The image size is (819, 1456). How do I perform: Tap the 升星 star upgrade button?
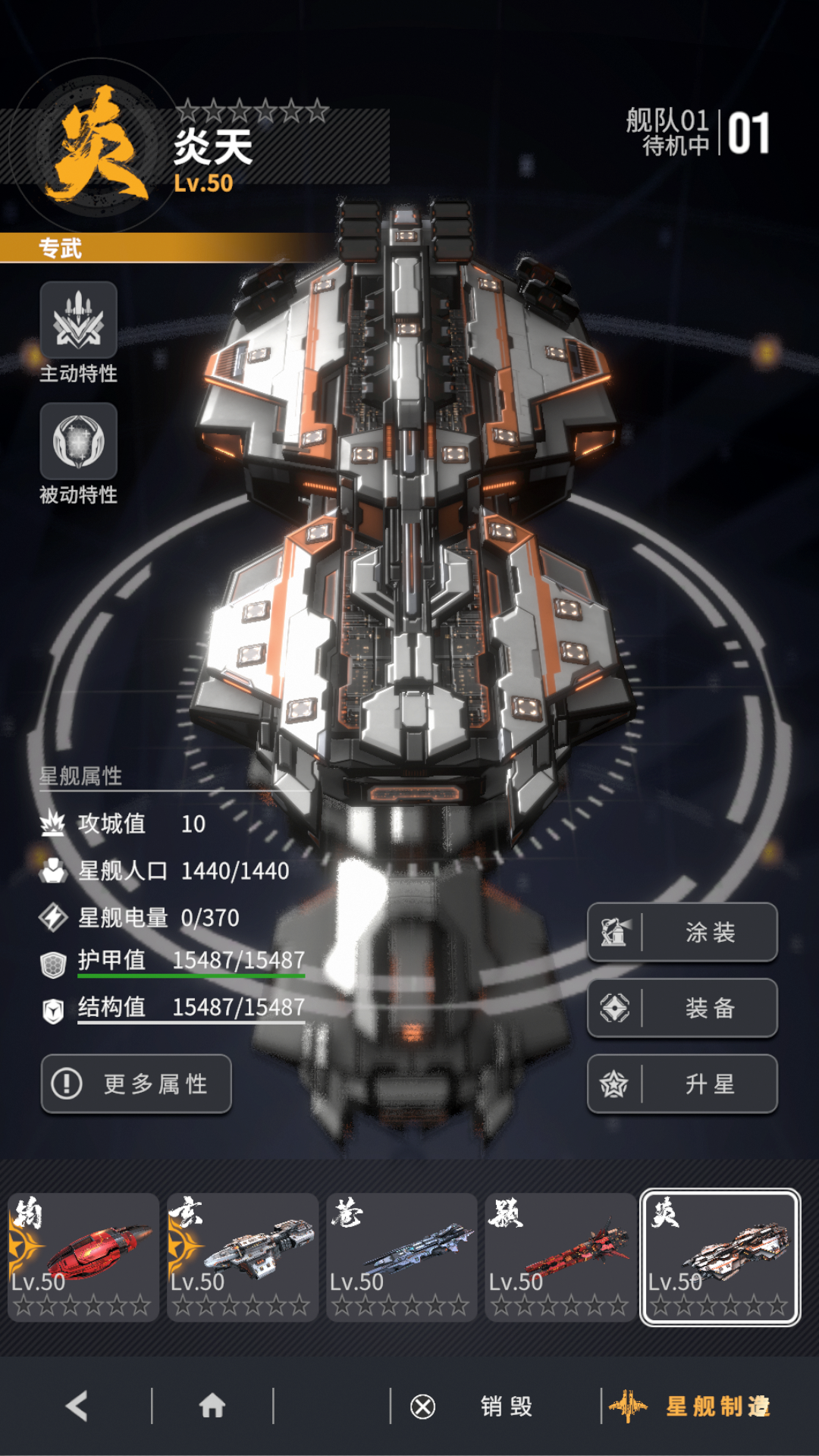coord(682,1084)
